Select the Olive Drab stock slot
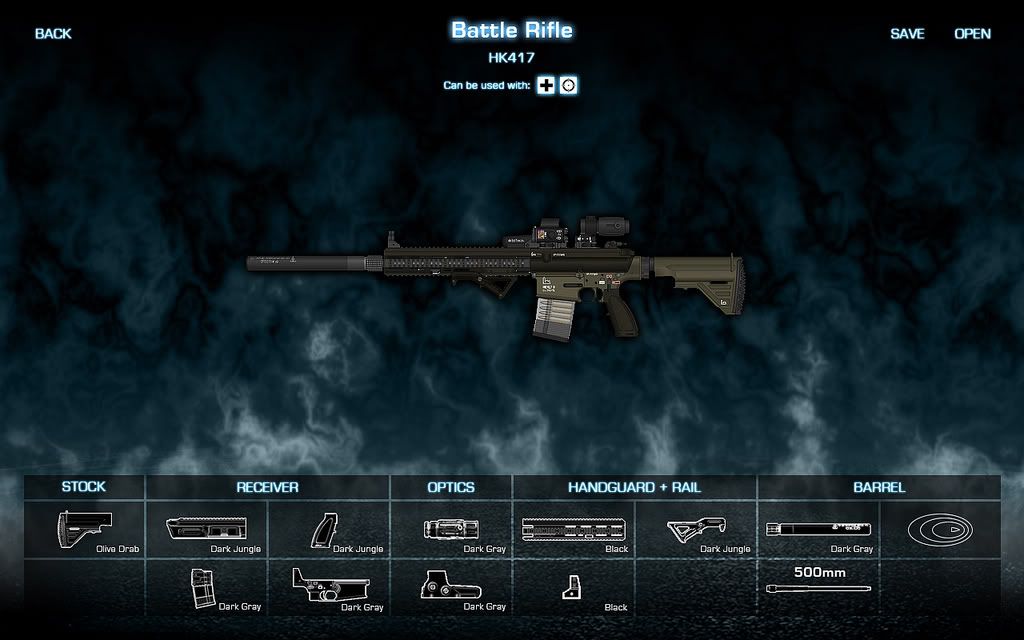Image resolution: width=1024 pixels, height=640 pixels. tap(85, 530)
